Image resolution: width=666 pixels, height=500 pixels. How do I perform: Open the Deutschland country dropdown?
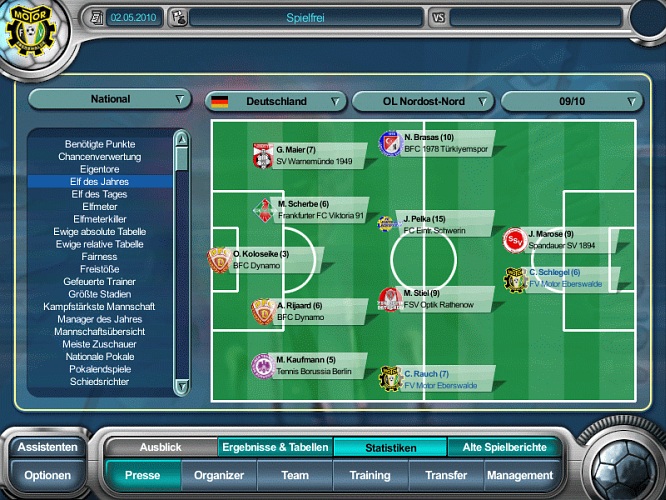[x=275, y=101]
